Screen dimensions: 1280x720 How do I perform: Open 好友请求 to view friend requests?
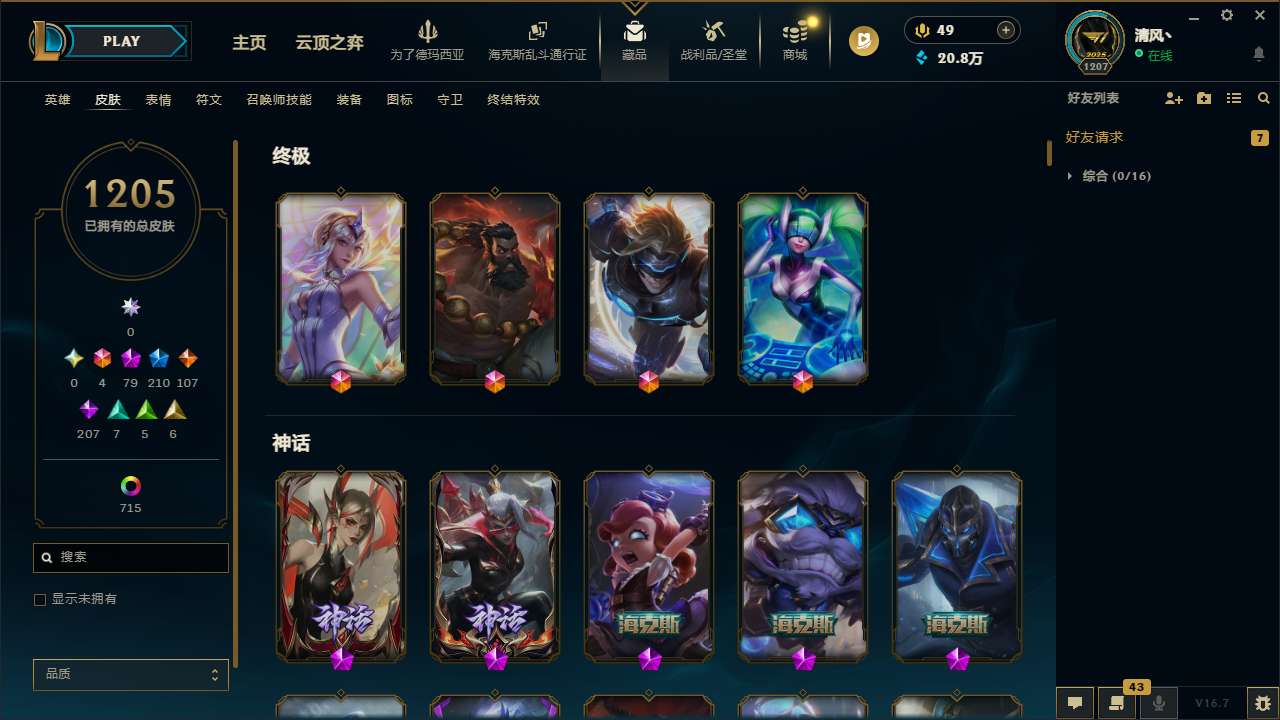1096,137
